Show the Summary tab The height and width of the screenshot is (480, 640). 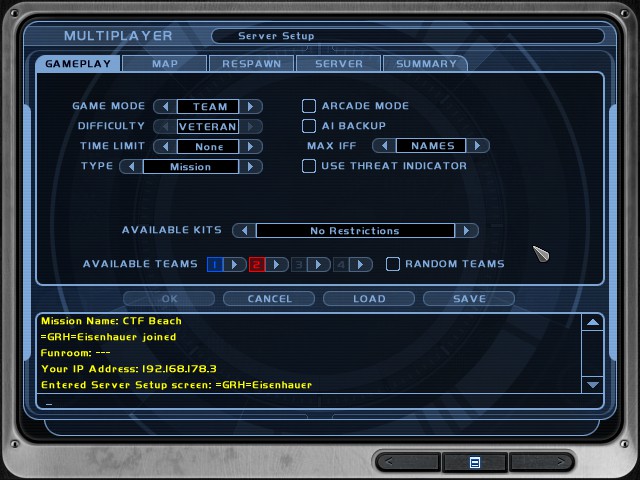[426, 64]
